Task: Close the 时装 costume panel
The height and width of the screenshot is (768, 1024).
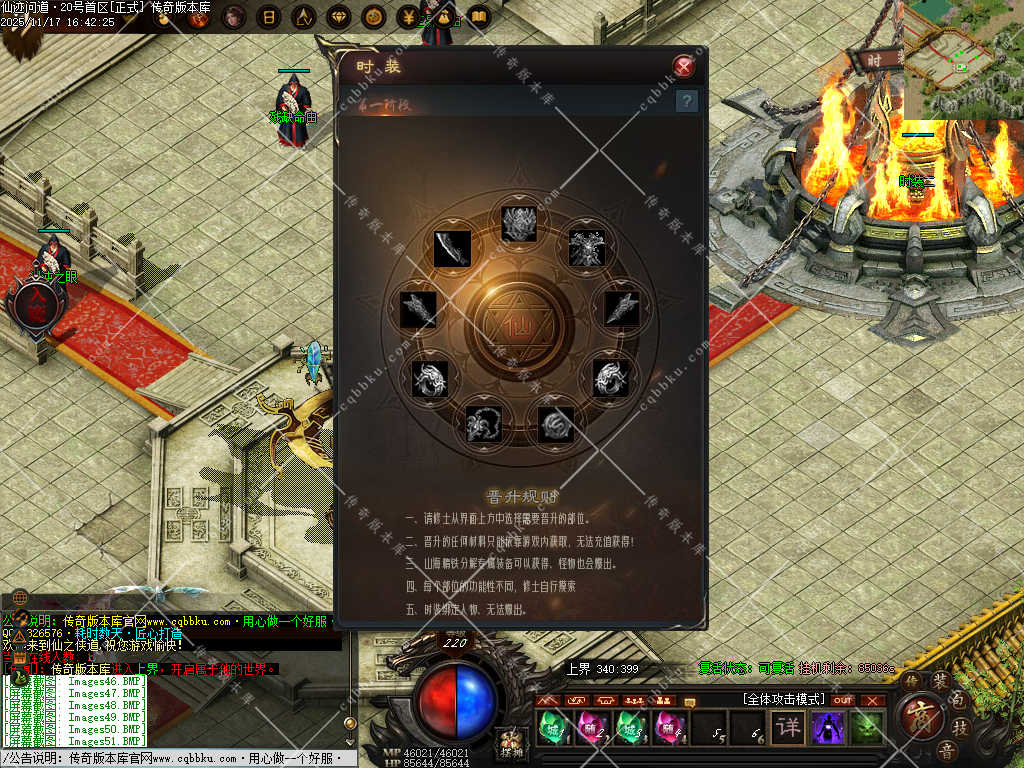Action: [684, 67]
